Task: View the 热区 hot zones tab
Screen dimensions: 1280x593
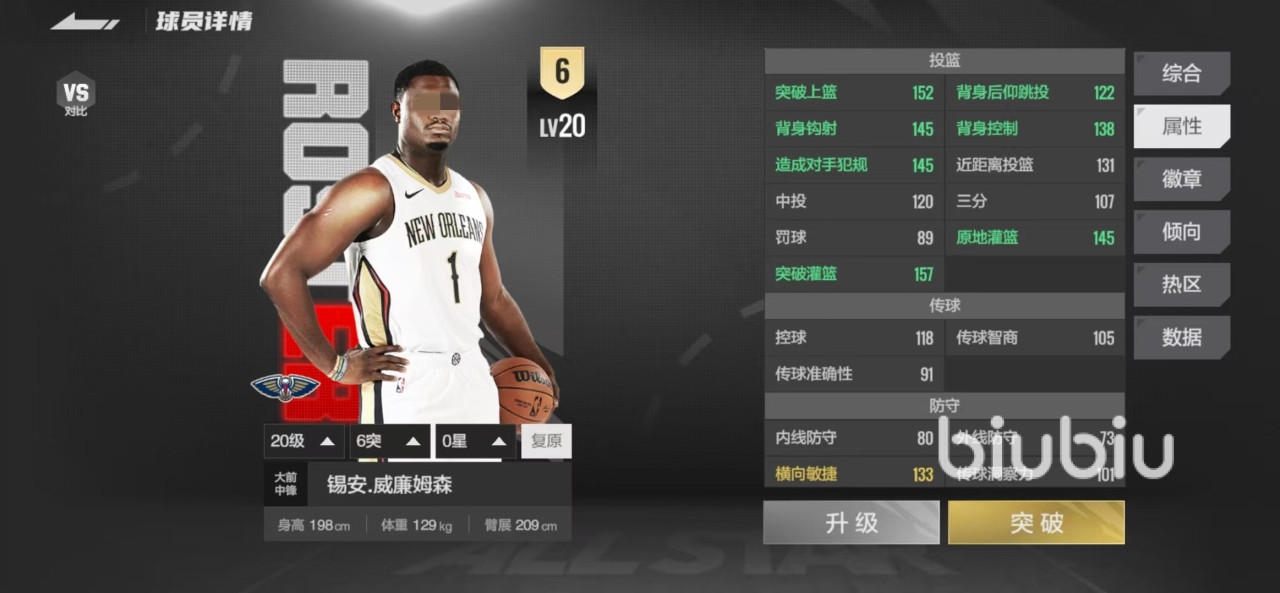Action: [x=1181, y=284]
